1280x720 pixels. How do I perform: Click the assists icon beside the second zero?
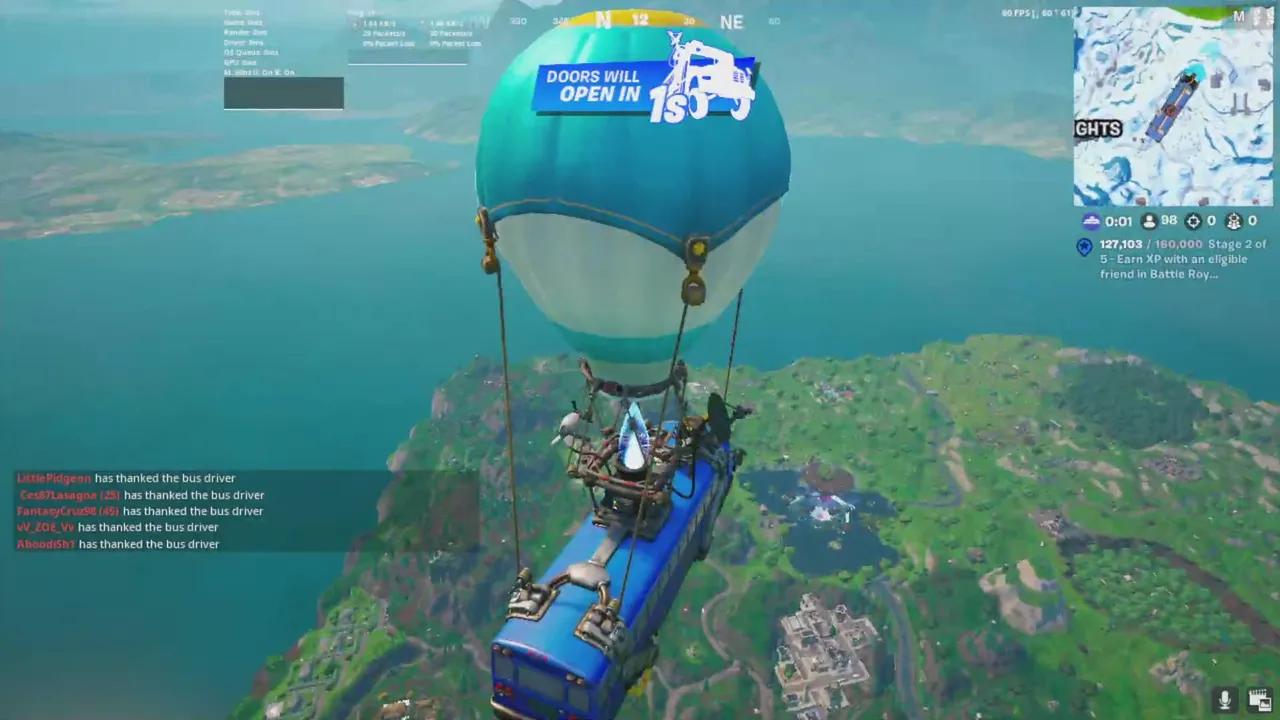pos(1233,221)
